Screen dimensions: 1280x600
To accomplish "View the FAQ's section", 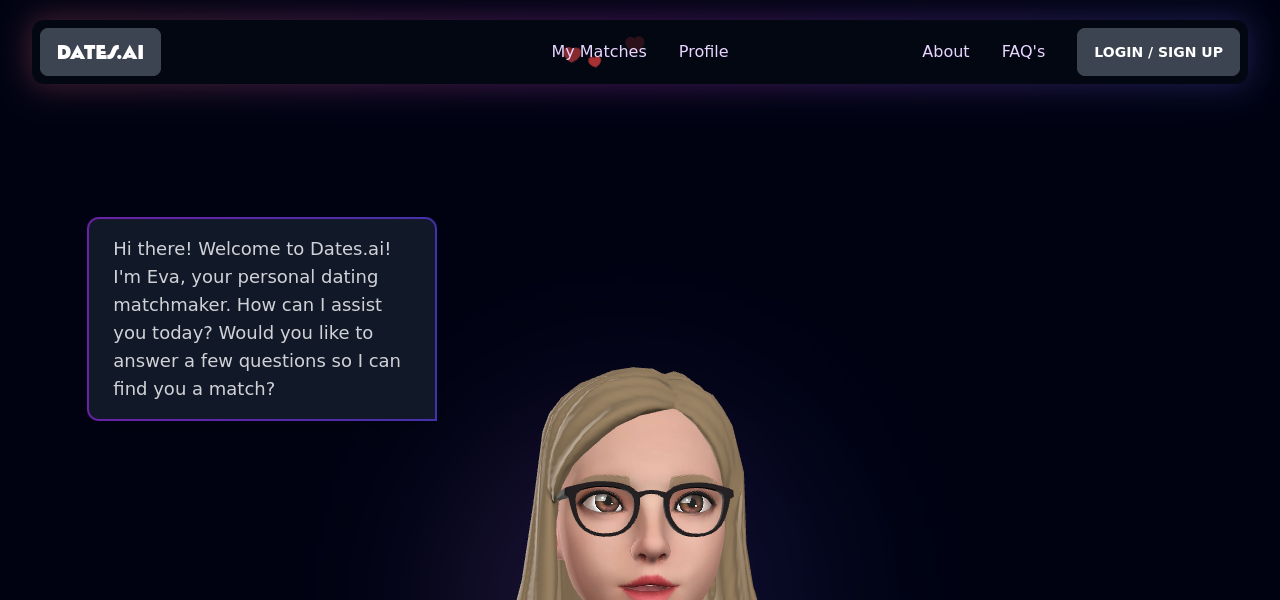I will [1023, 52].
